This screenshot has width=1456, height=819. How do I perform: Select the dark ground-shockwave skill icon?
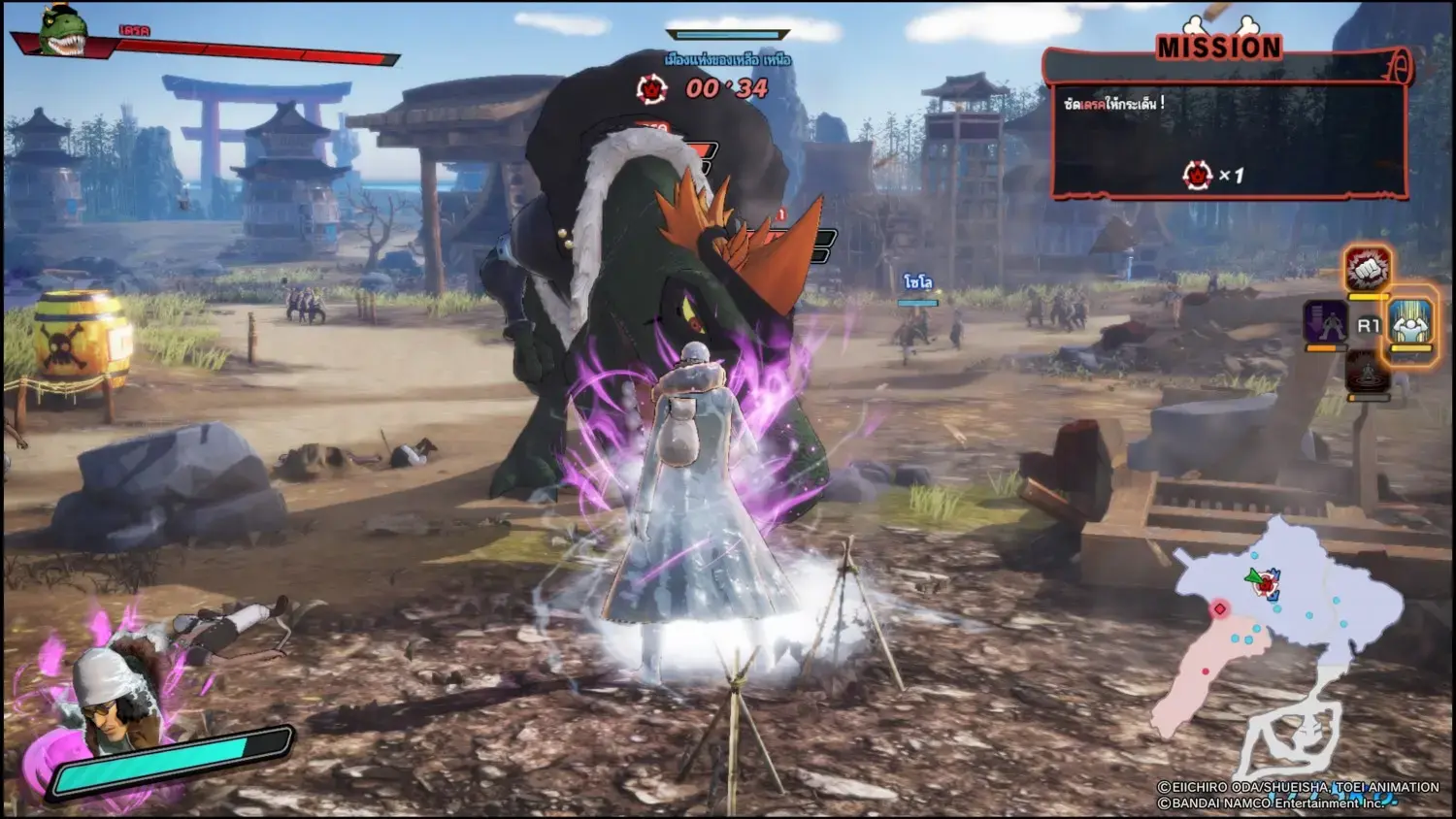coord(1368,373)
